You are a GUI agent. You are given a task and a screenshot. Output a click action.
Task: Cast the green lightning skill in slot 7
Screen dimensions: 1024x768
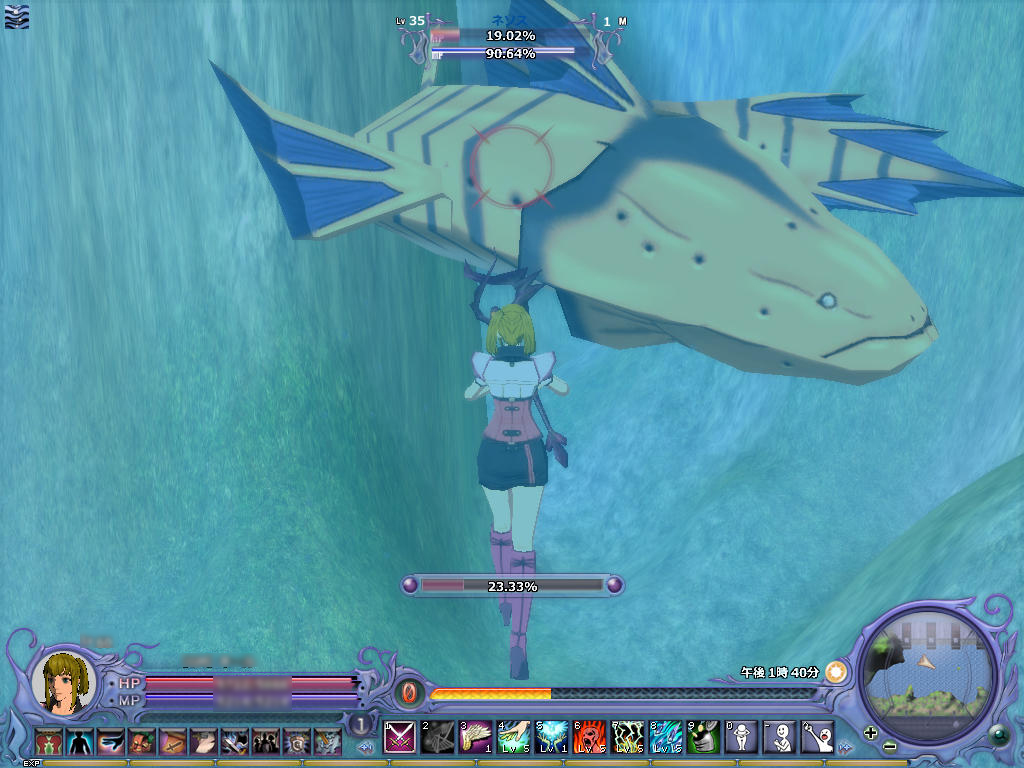point(627,738)
